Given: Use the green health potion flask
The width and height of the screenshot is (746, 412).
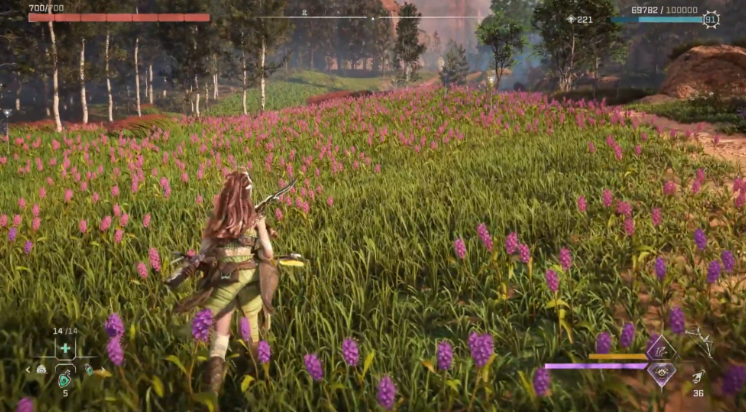Looking at the screenshot, I should tap(65, 379).
